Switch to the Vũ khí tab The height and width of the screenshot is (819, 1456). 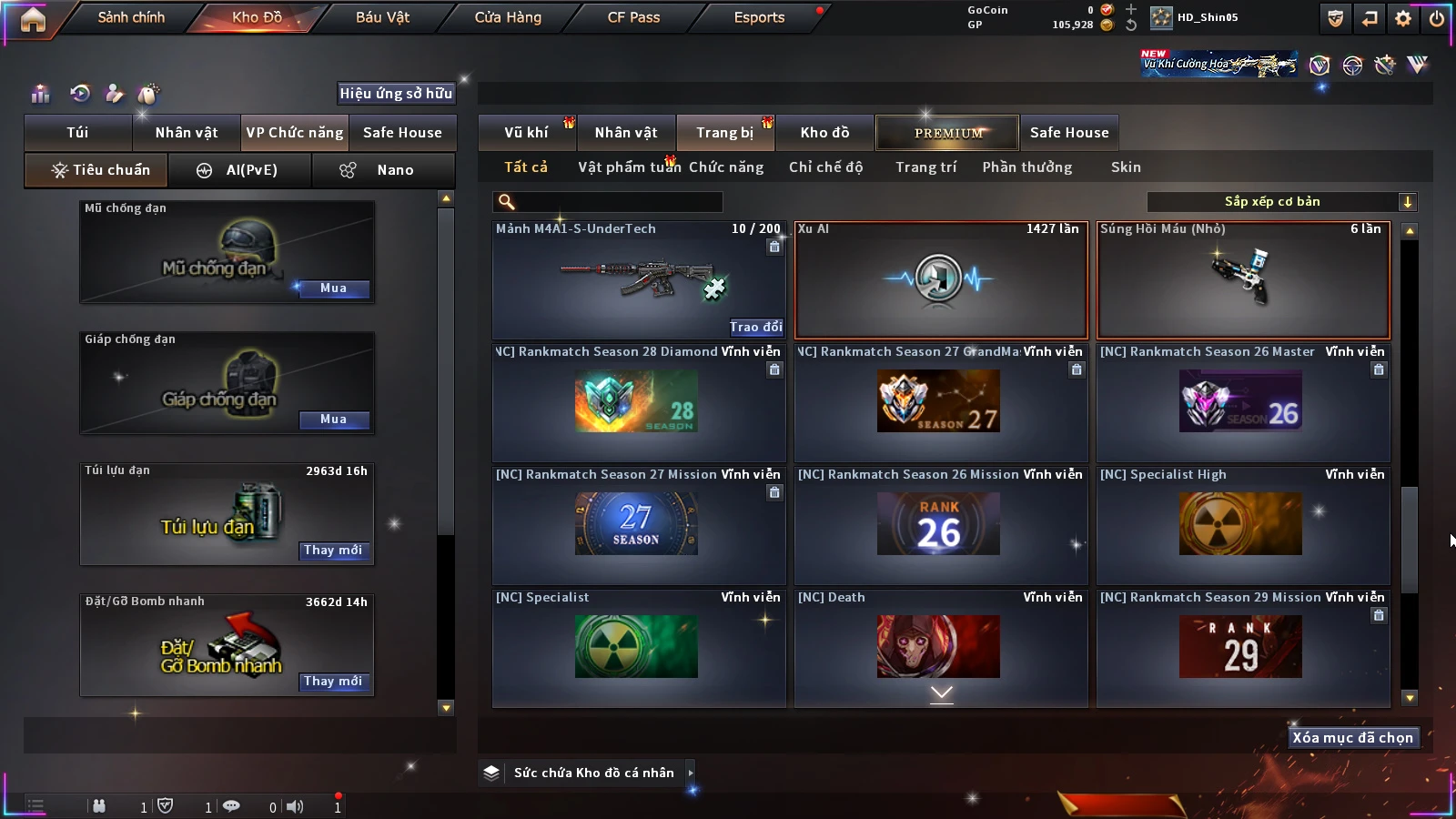click(526, 133)
